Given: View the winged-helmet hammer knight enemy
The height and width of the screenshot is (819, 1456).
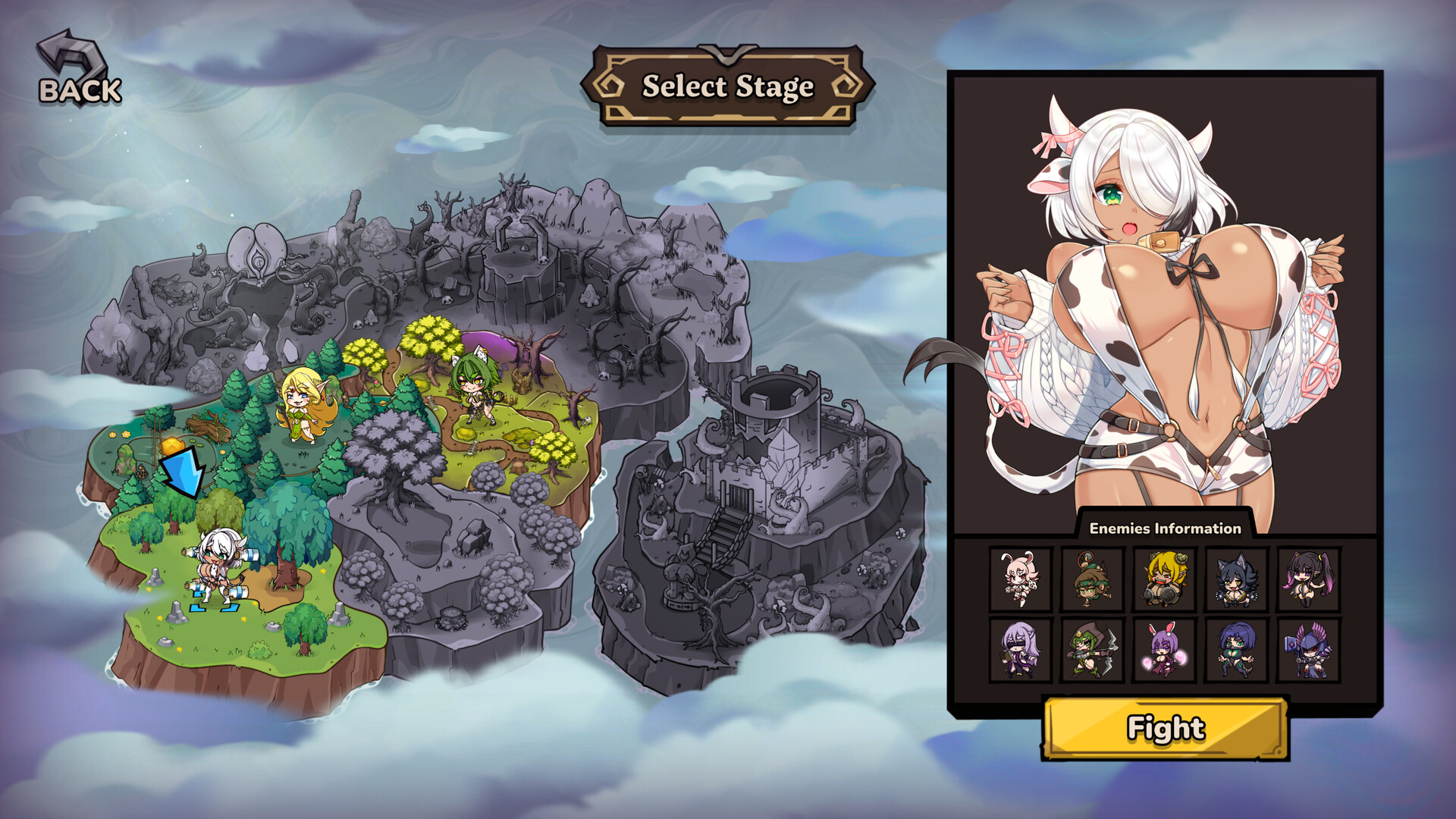Looking at the screenshot, I should [1309, 651].
